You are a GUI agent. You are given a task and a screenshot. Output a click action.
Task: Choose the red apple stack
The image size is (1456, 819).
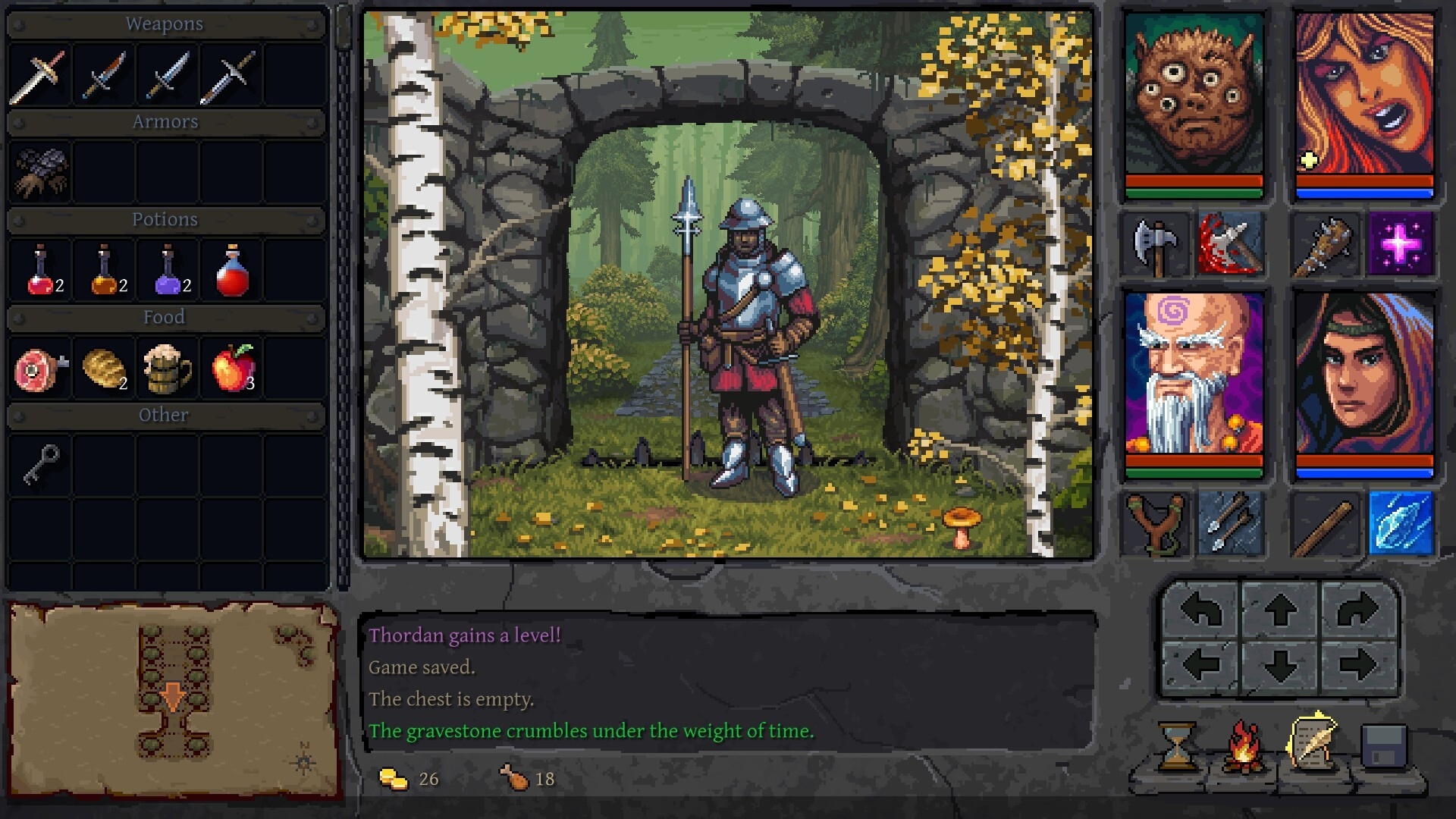[x=233, y=369]
